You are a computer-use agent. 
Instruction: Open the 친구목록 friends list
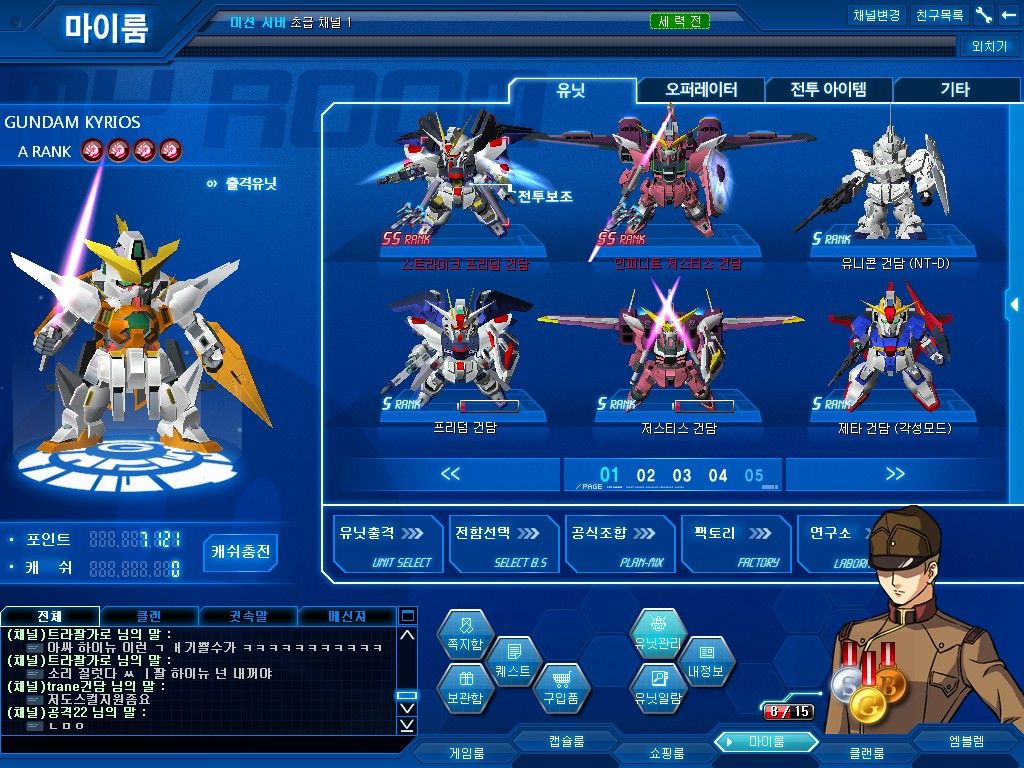point(940,16)
